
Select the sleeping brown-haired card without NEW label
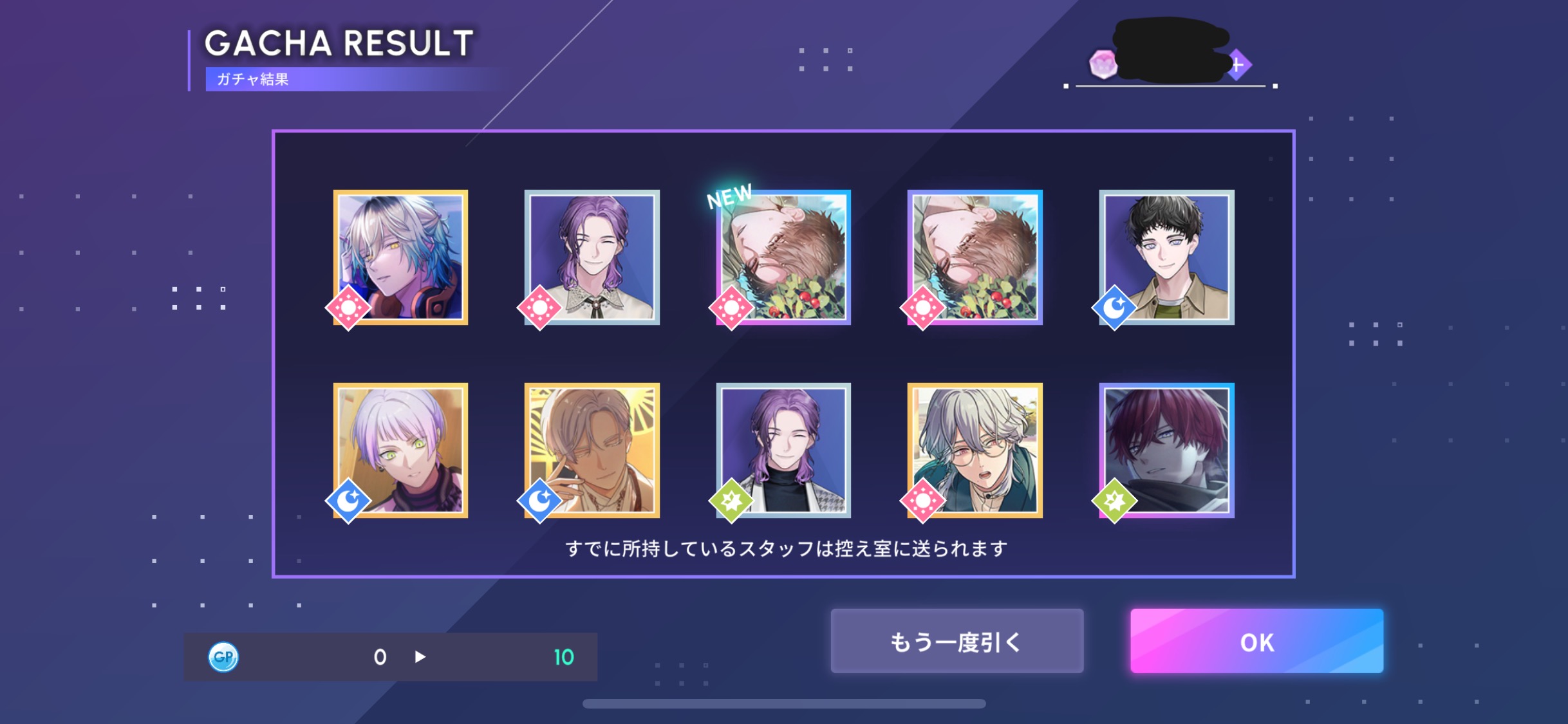point(975,257)
